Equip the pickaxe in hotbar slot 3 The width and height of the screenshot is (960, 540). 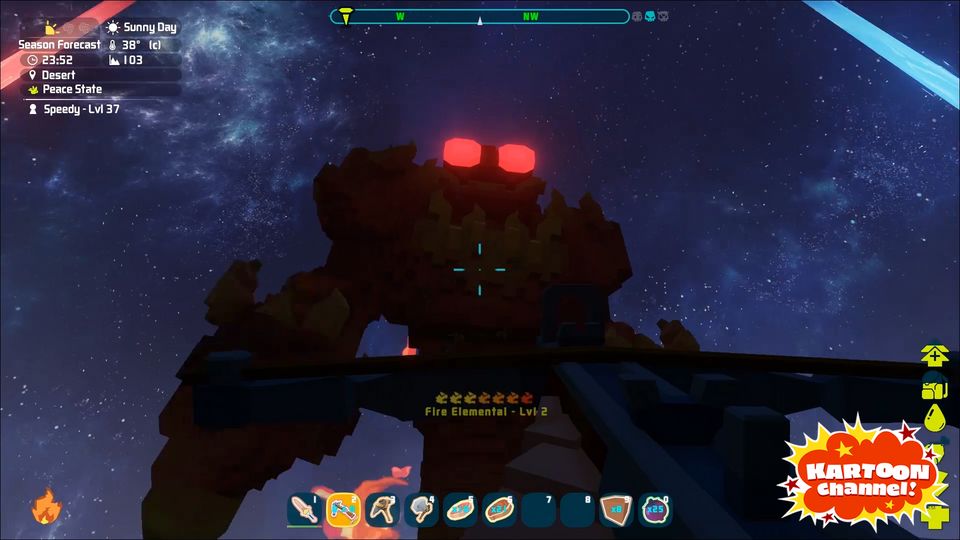coord(382,510)
